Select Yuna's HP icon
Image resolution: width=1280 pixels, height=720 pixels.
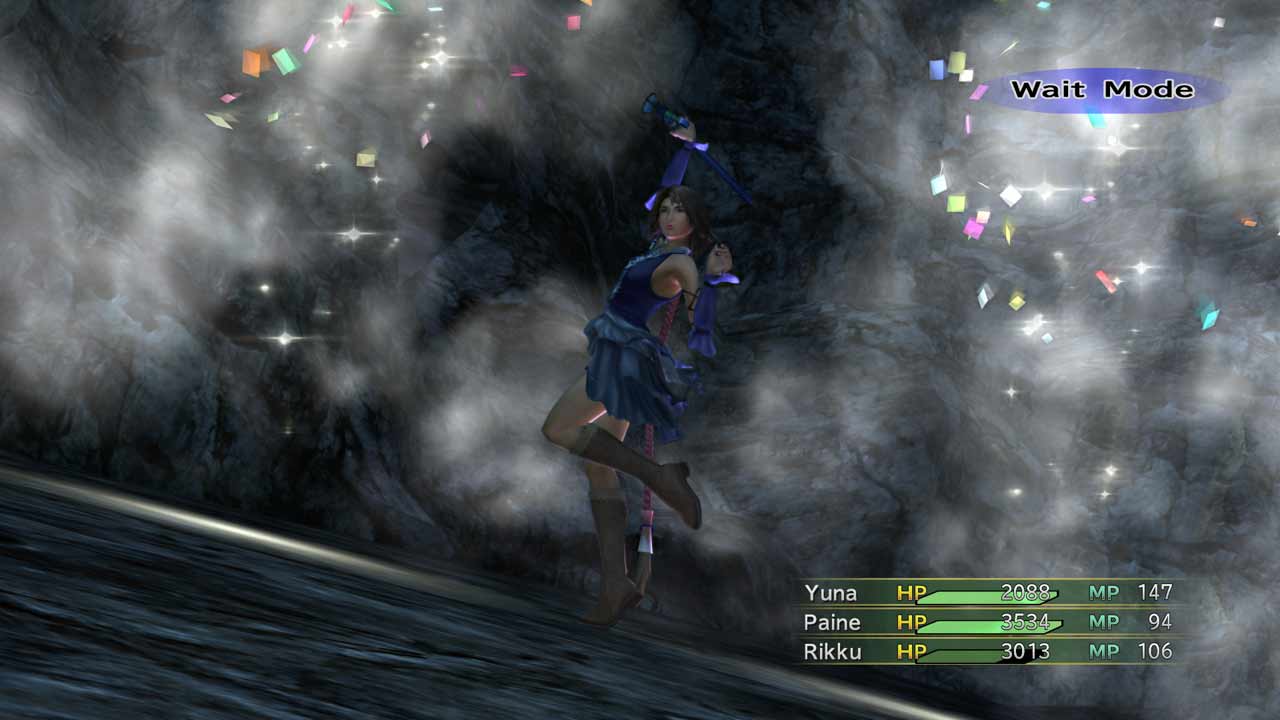coord(912,592)
